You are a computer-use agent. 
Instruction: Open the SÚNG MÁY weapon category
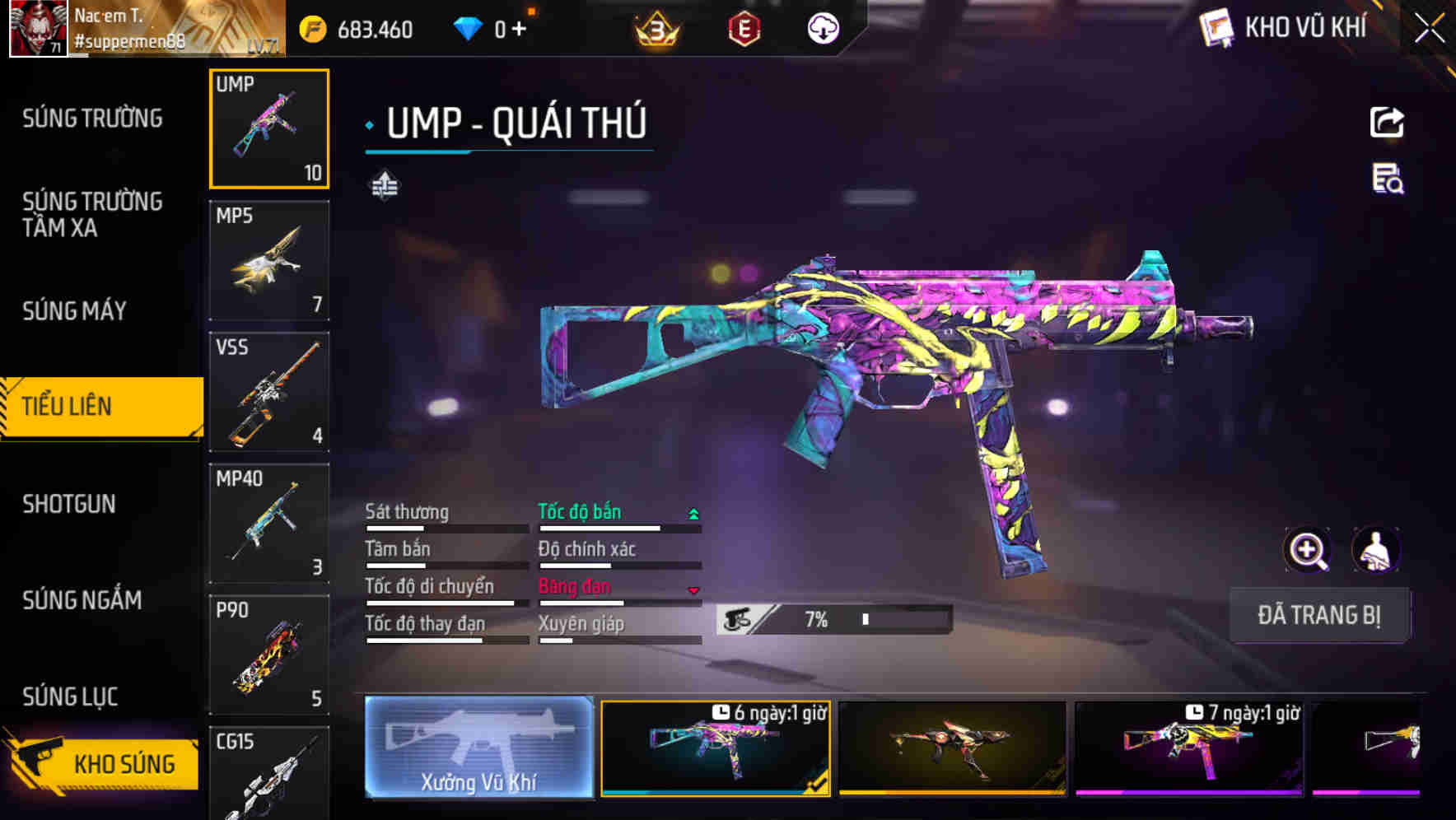click(74, 311)
